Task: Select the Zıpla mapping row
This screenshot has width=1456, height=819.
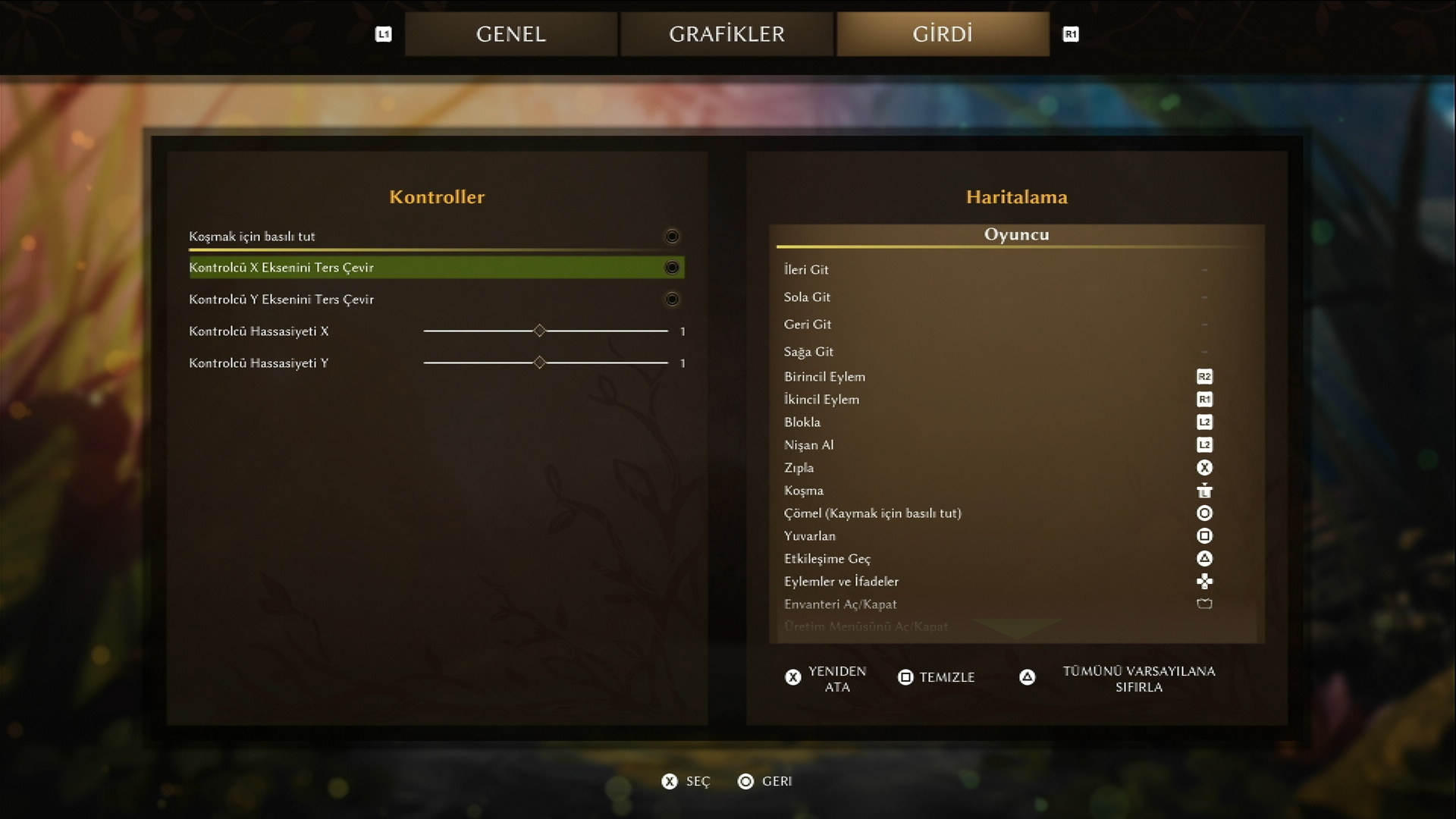Action: point(1016,468)
